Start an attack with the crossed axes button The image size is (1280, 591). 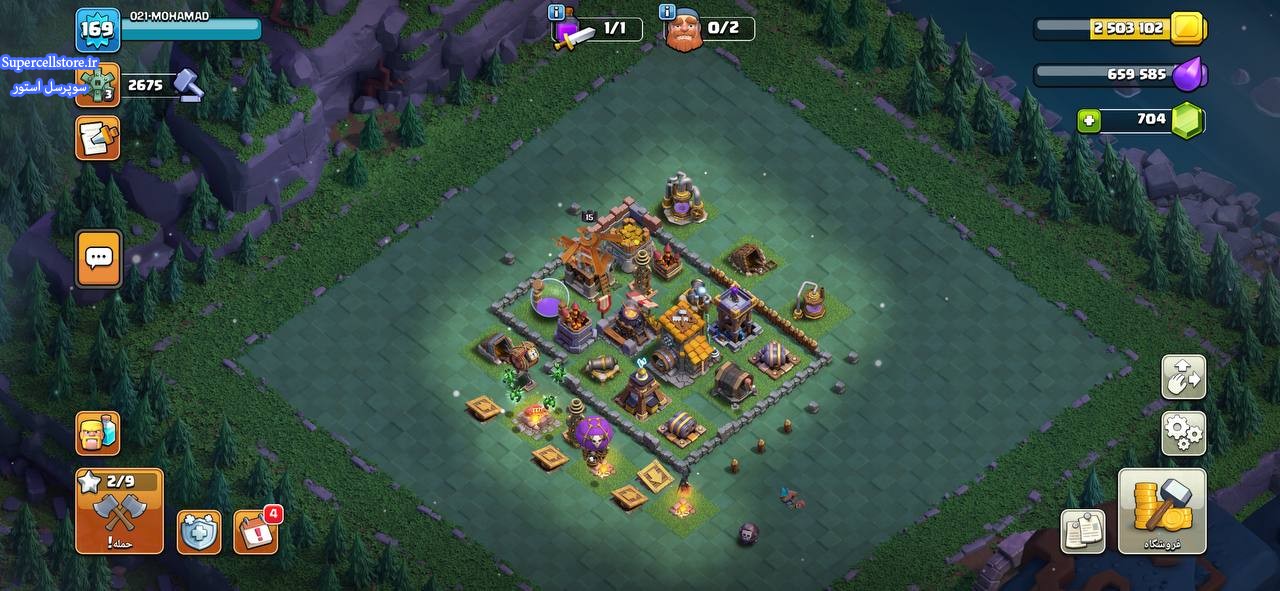[x=119, y=511]
